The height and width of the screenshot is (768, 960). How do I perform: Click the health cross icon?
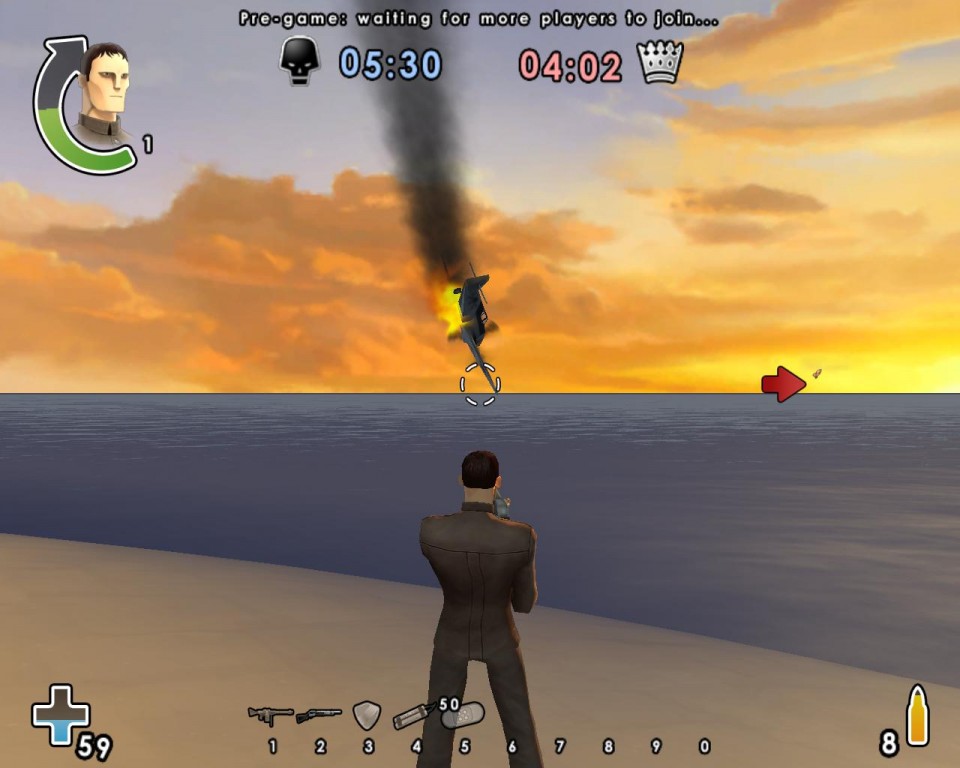tap(61, 714)
